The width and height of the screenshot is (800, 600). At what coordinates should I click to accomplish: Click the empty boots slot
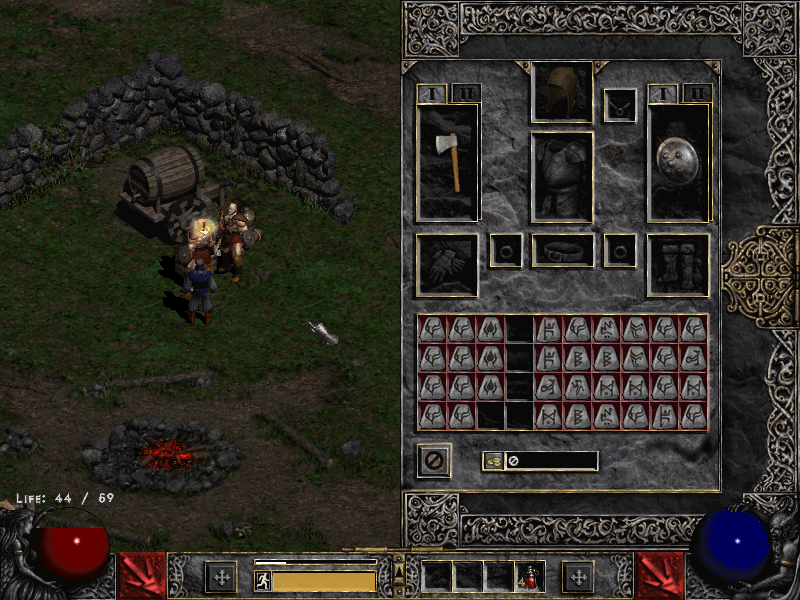point(679,265)
